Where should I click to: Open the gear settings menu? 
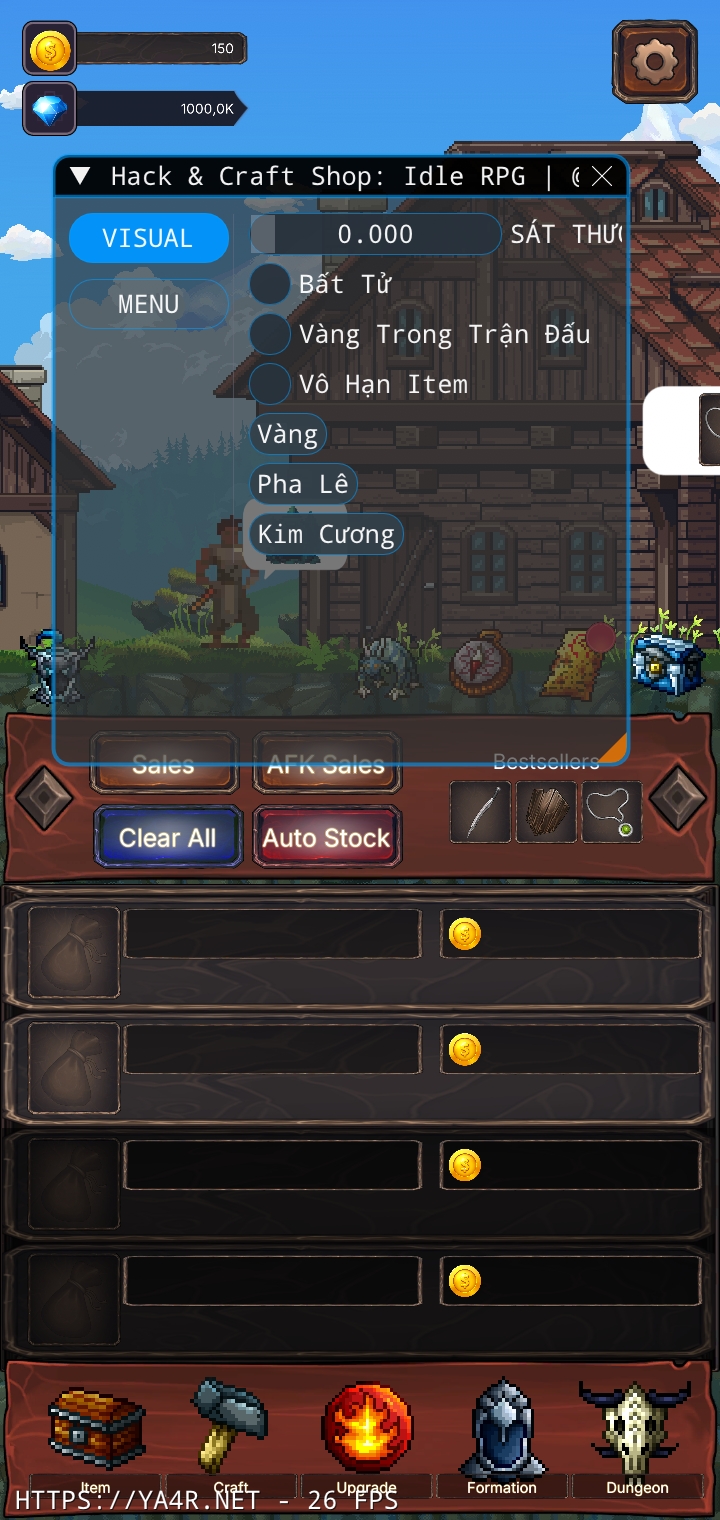click(x=655, y=62)
